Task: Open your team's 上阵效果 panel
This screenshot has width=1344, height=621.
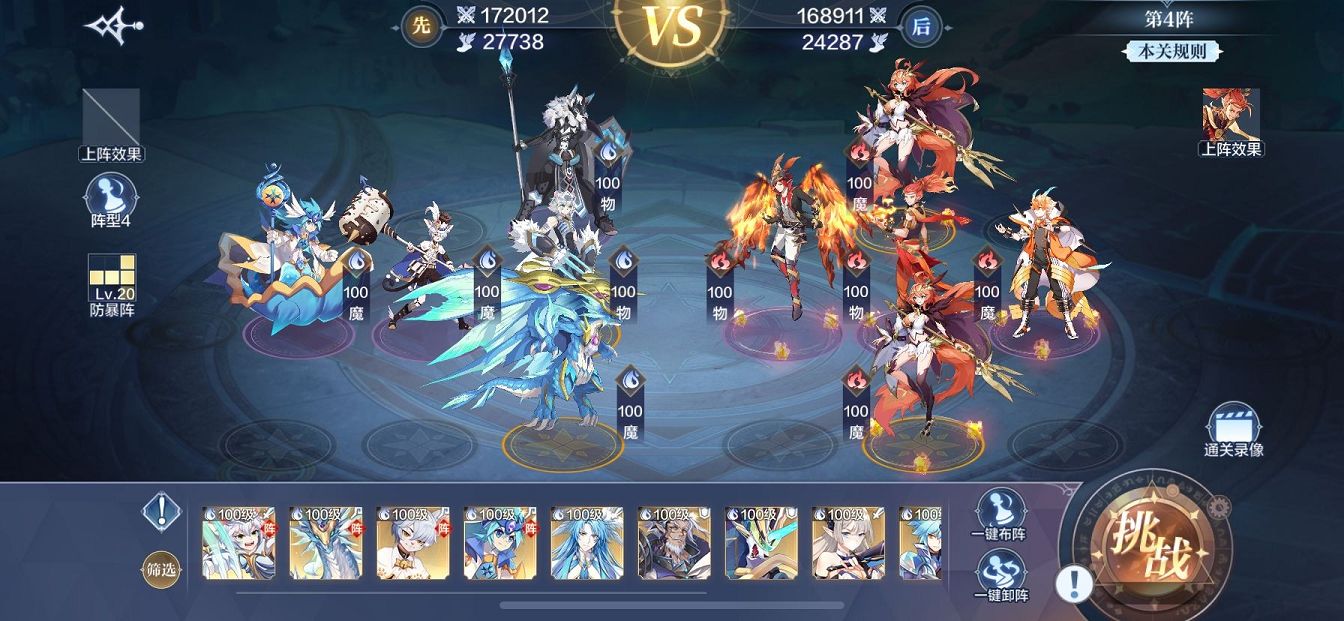Action: [x=111, y=122]
